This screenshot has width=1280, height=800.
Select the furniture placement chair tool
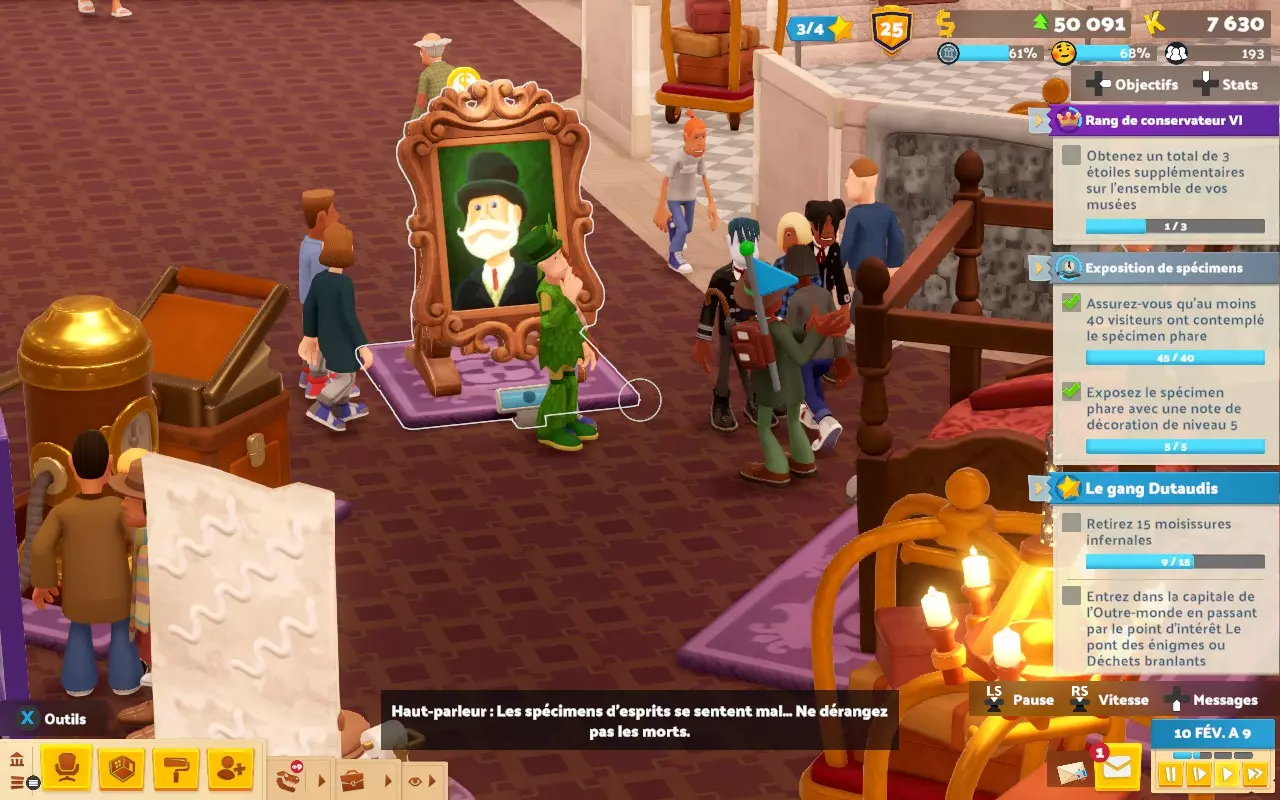(67, 768)
